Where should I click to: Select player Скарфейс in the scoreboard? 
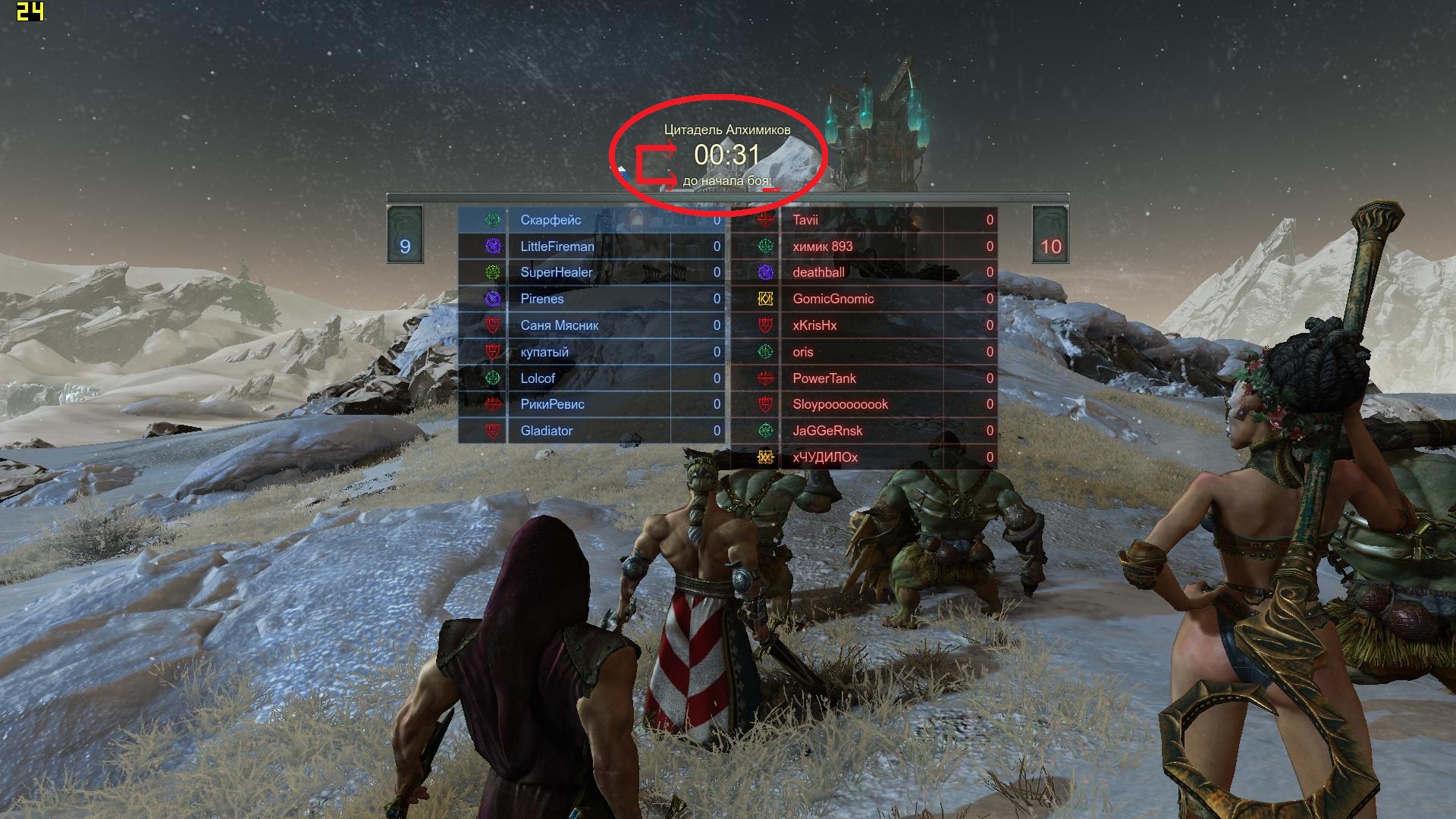[551, 220]
